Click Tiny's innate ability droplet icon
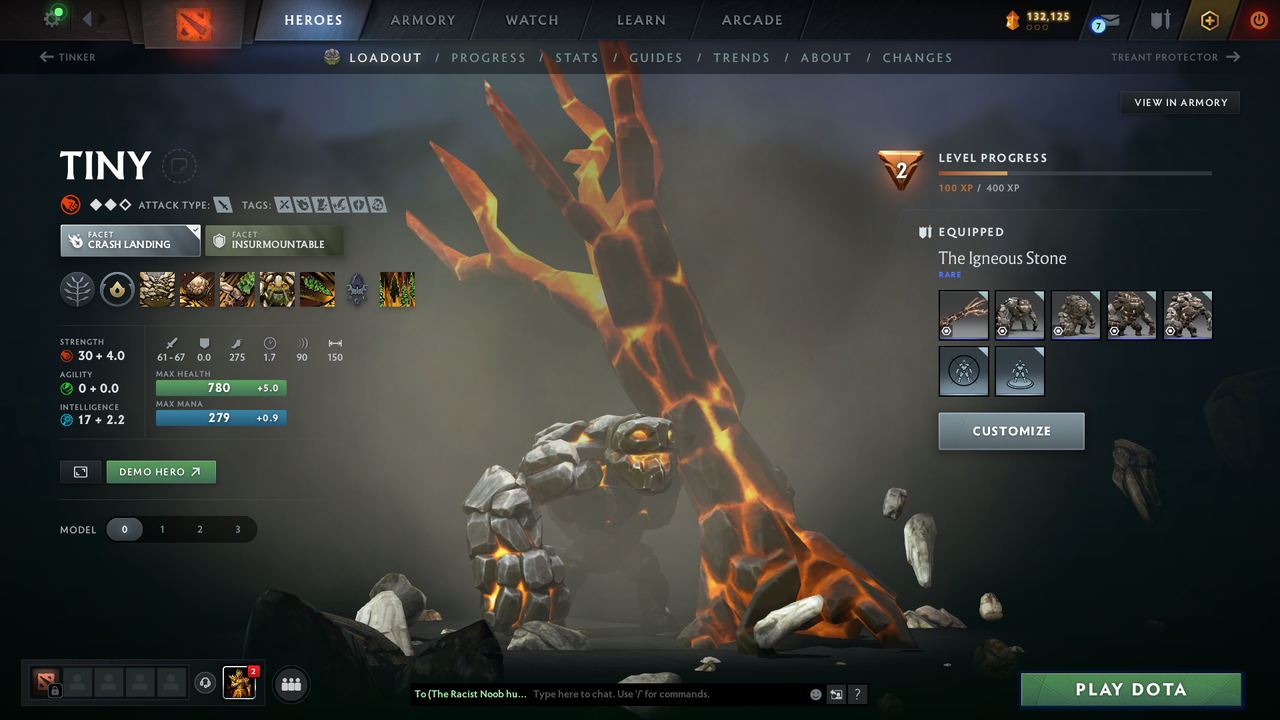The height and width of the screenshot is (720, 1280). (x=118, y=289)
